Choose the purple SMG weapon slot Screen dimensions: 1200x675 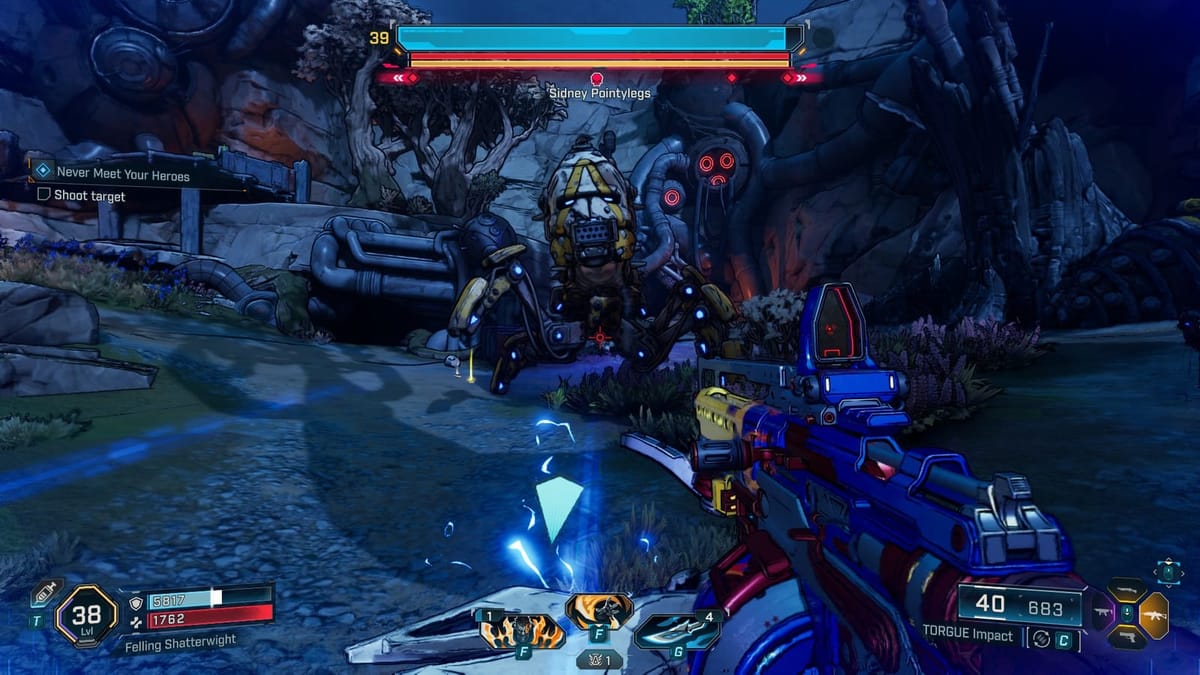[1102, 614]
